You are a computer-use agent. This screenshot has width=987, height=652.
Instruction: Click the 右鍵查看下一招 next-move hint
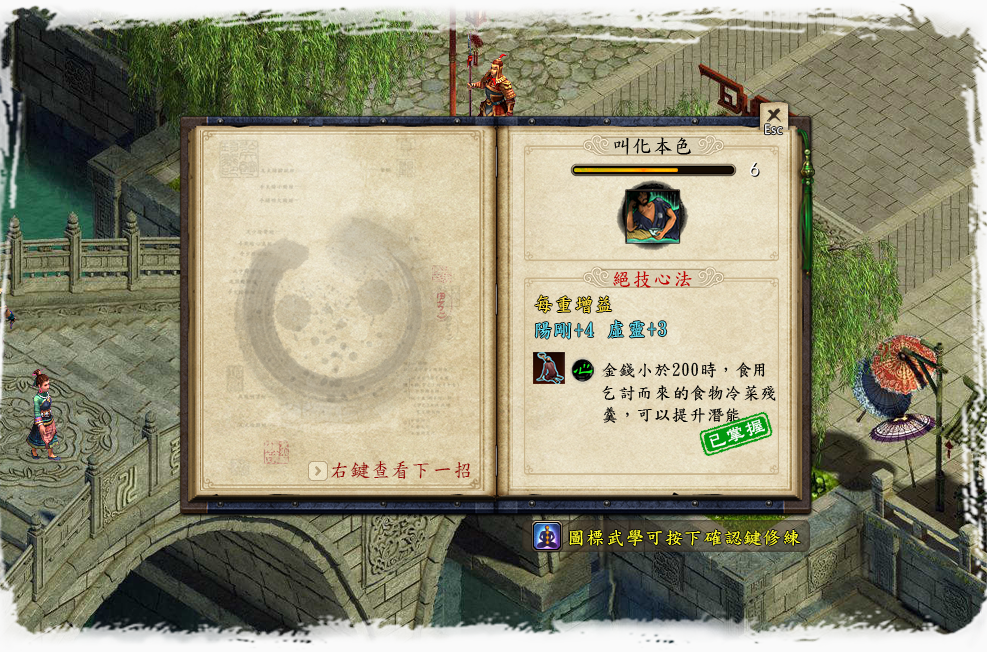tap(390, 470)
